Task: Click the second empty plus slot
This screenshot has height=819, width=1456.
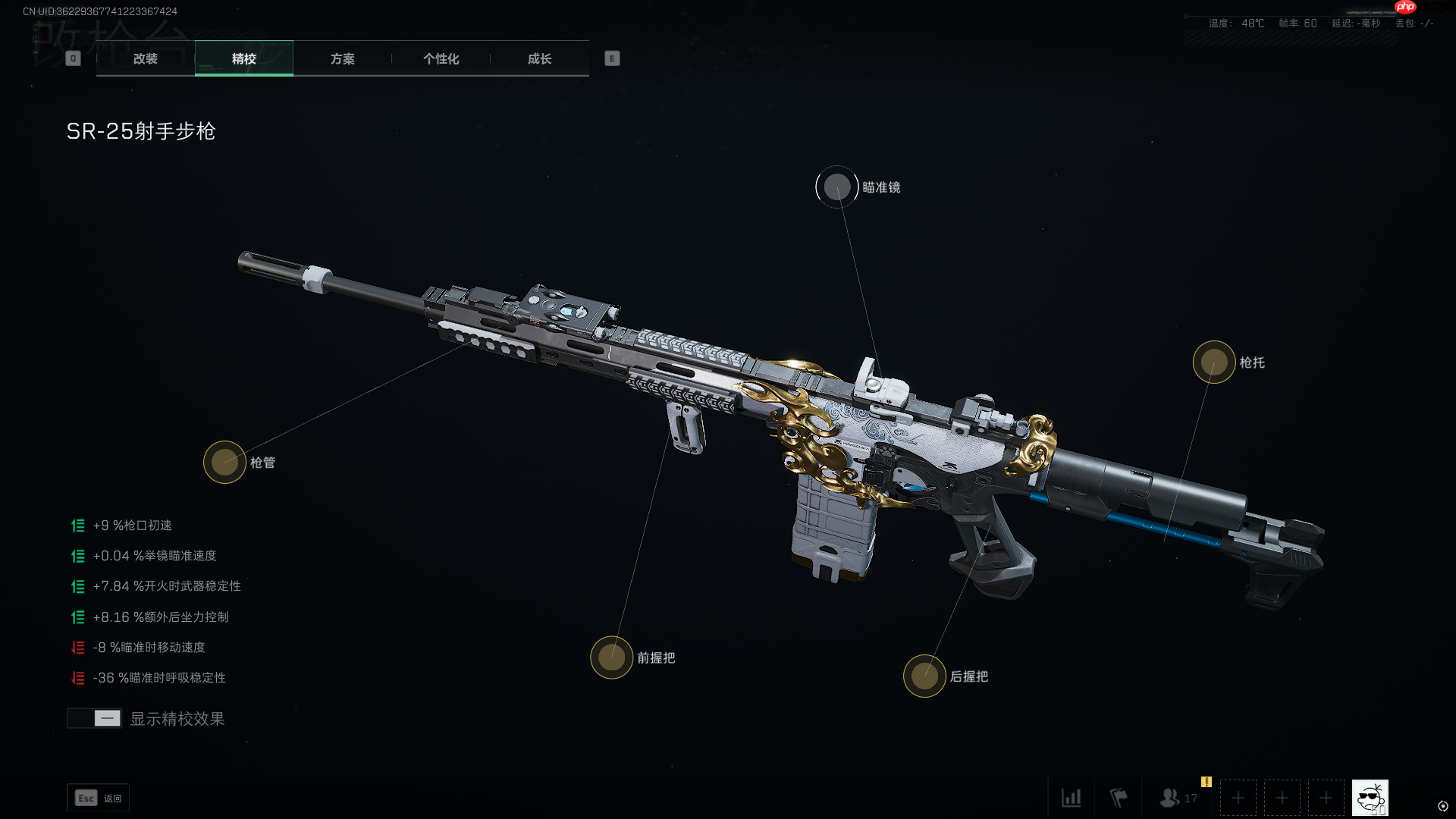Action: [1282, 798]
